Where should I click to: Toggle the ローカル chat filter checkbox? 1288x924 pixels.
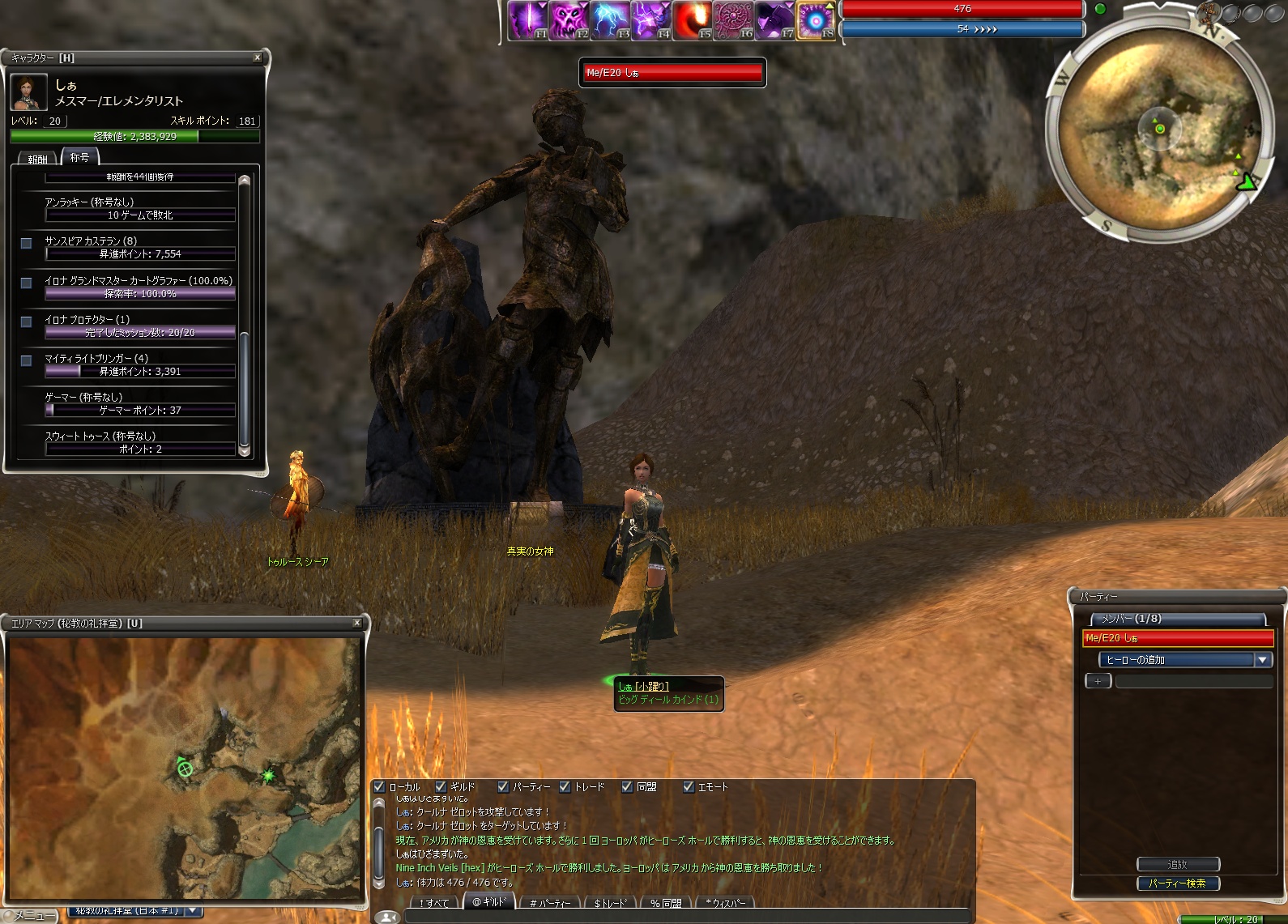(379, 786)
